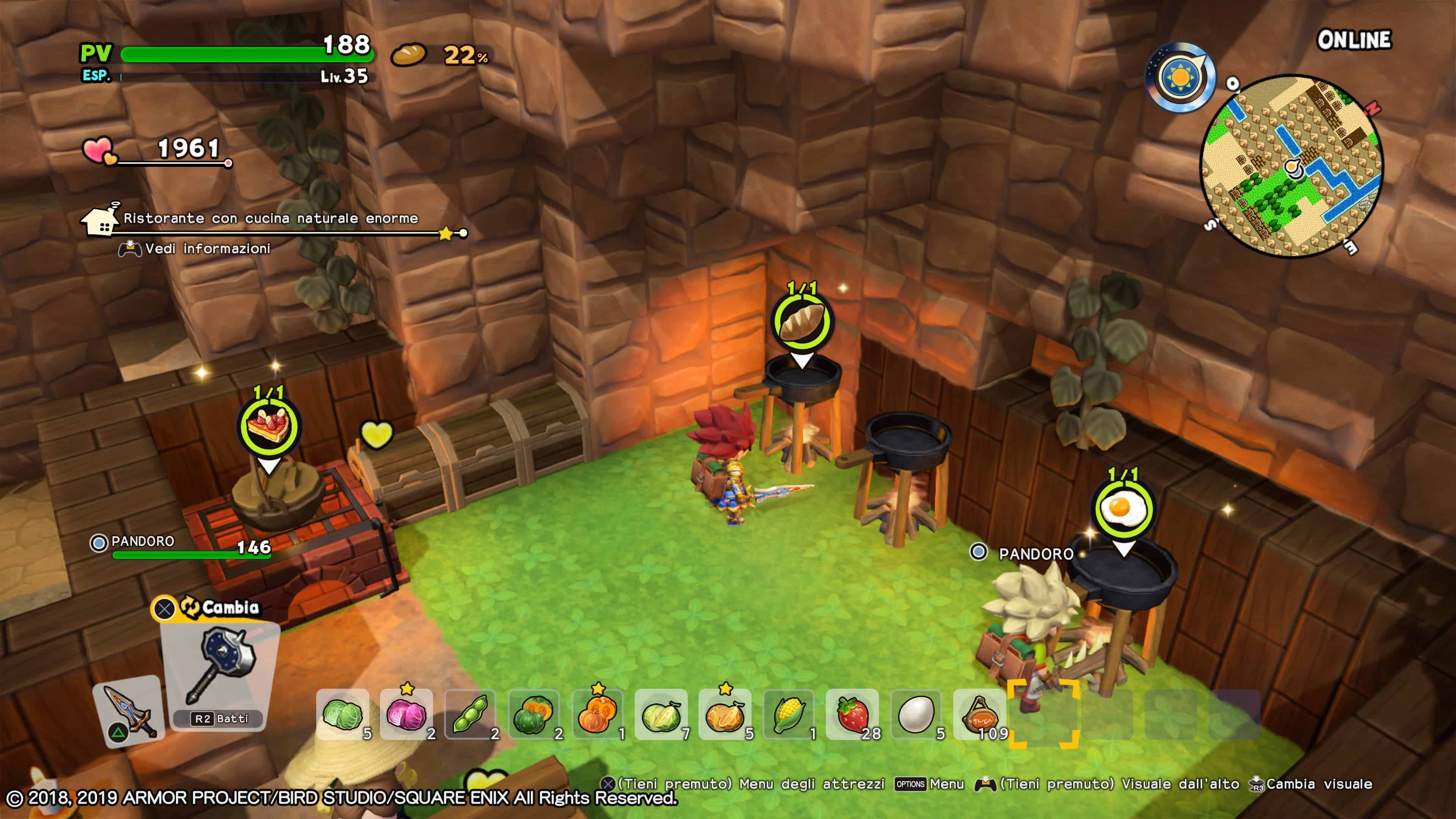Select the purple cabbage hotbar slot

click(x=406, y=714)
